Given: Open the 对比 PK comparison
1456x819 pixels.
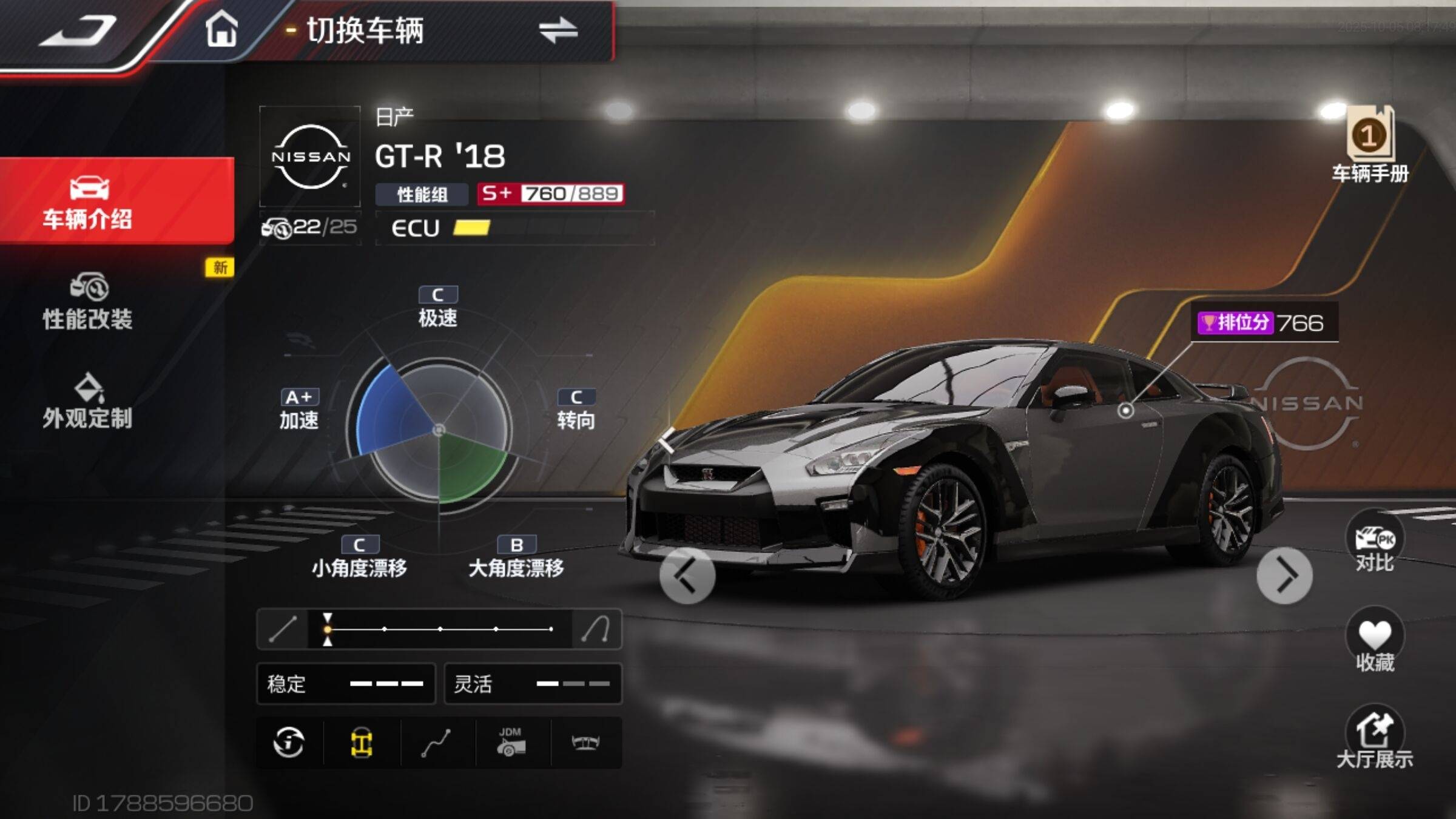Looking at the screenshot, I should pos(1375,543).
